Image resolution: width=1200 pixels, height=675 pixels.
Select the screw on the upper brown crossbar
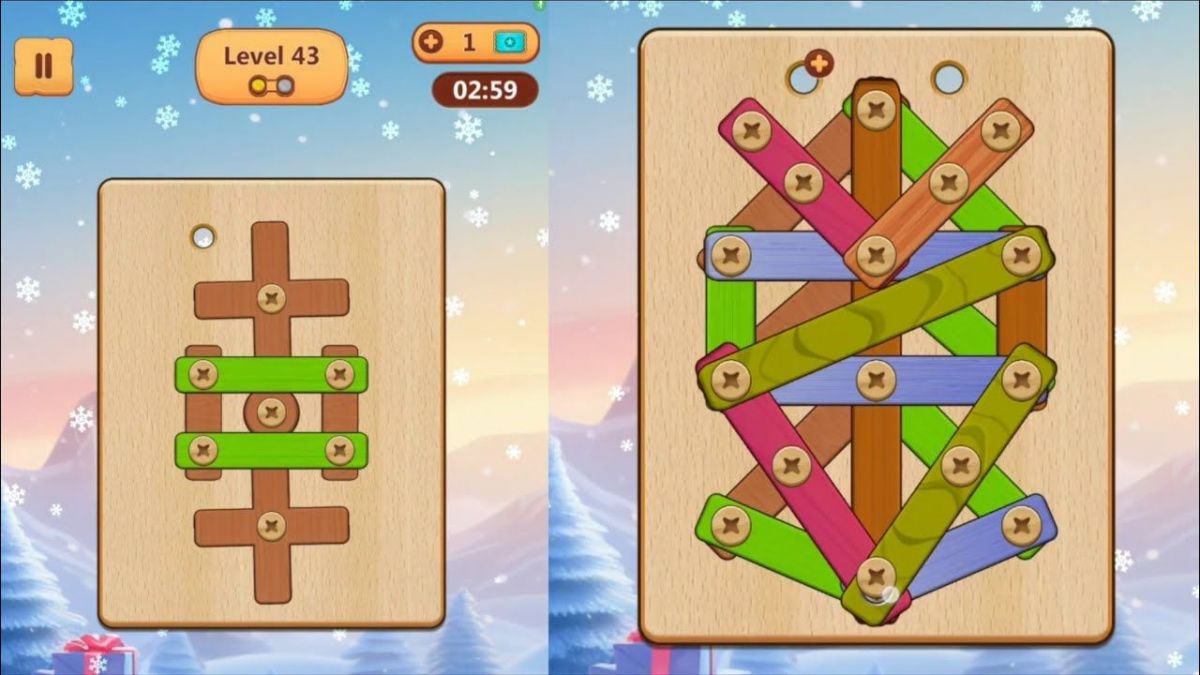[x=271, y=297]
